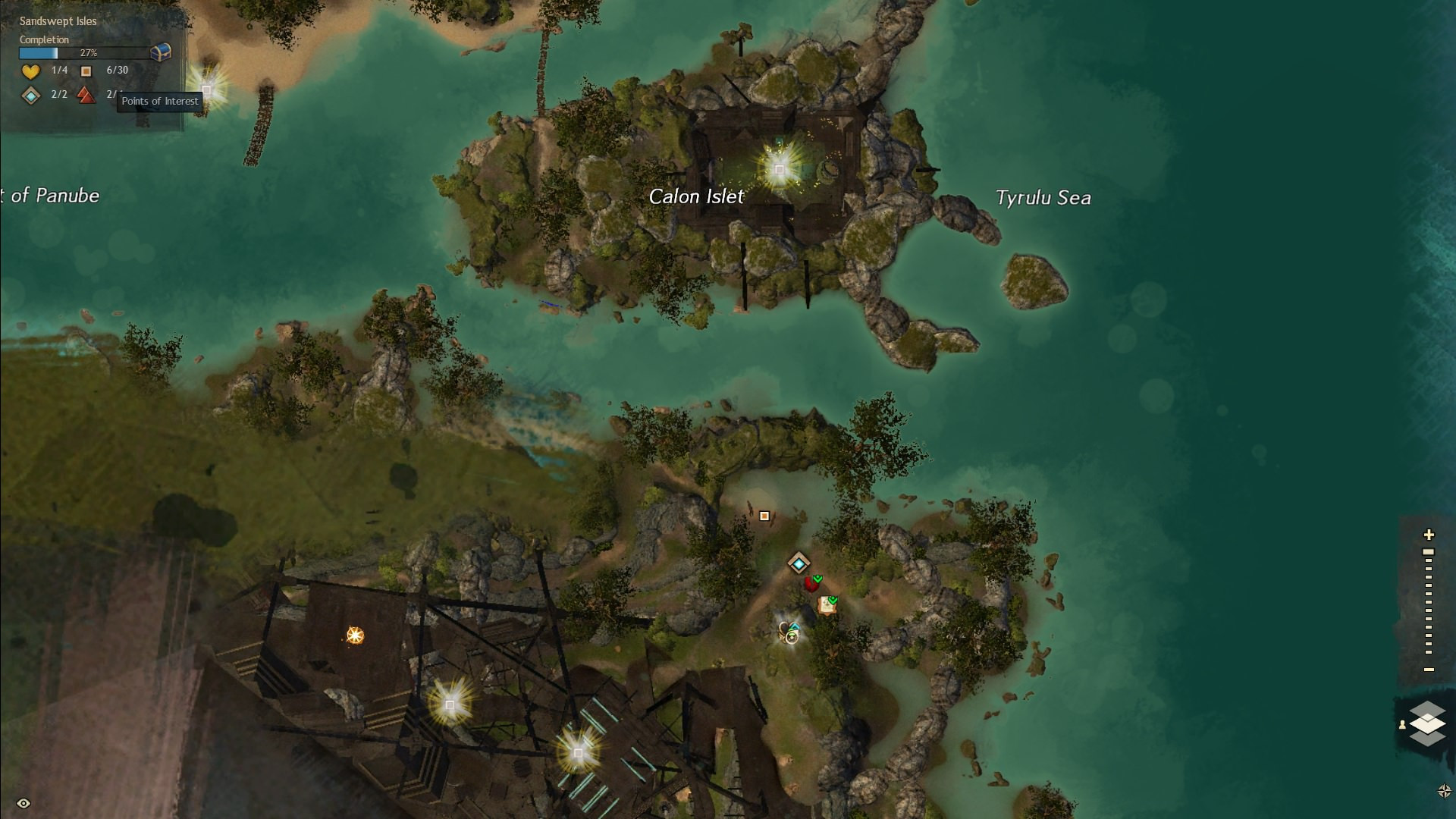
Task: Click the Waypoints counter icon
Action: tap(30, 96)
